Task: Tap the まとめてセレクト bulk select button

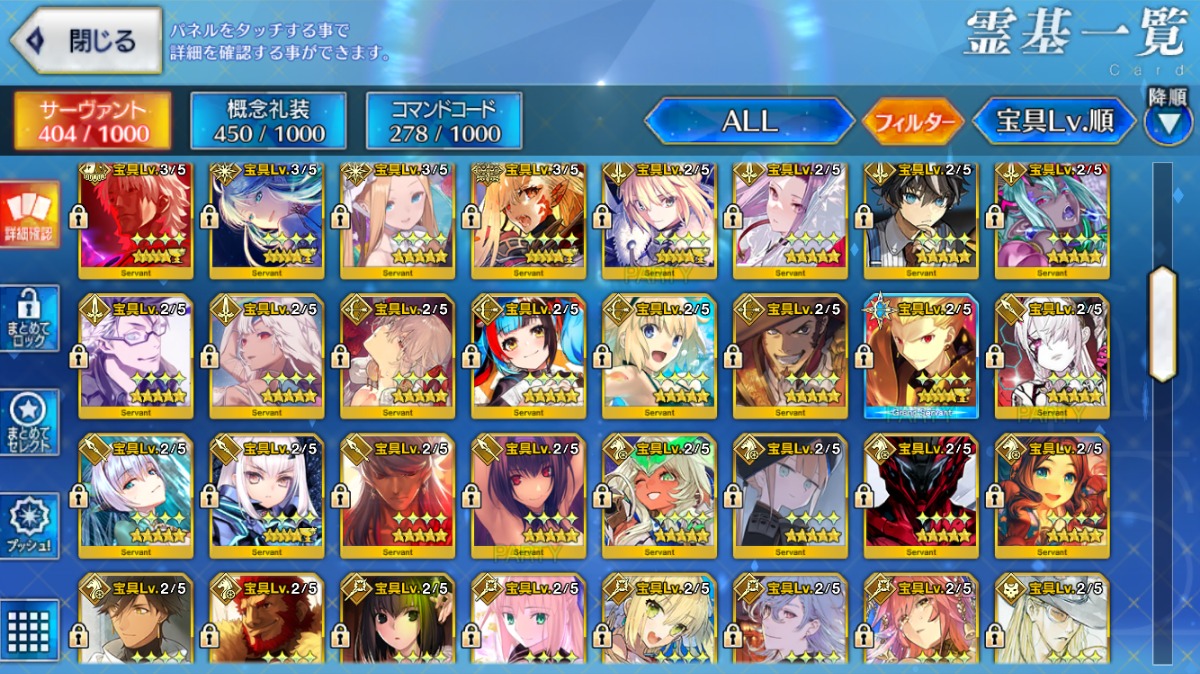Action: (x=30, y=422)
